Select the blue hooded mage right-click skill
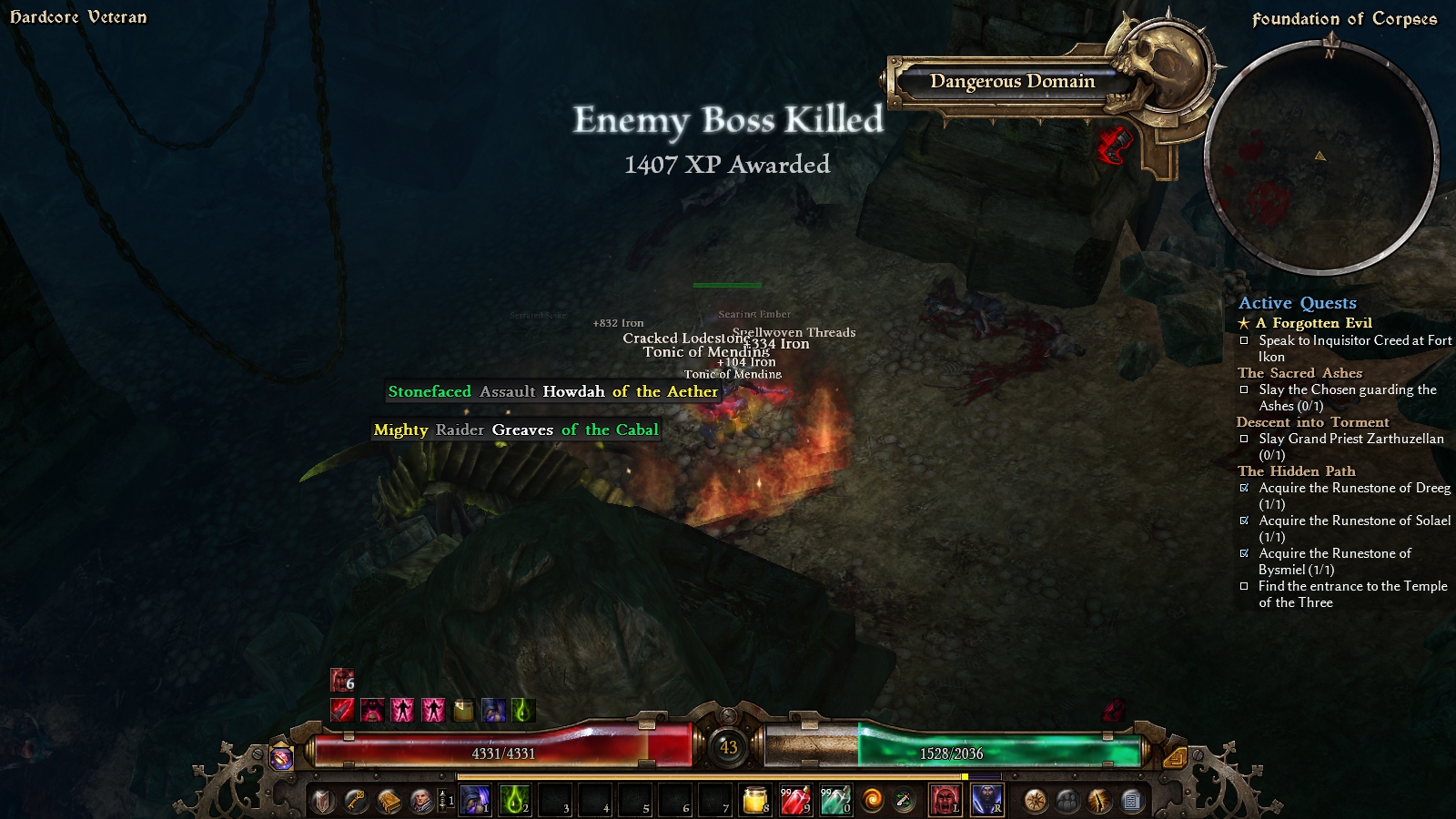1456x819 pixels. tap(986, 801)
